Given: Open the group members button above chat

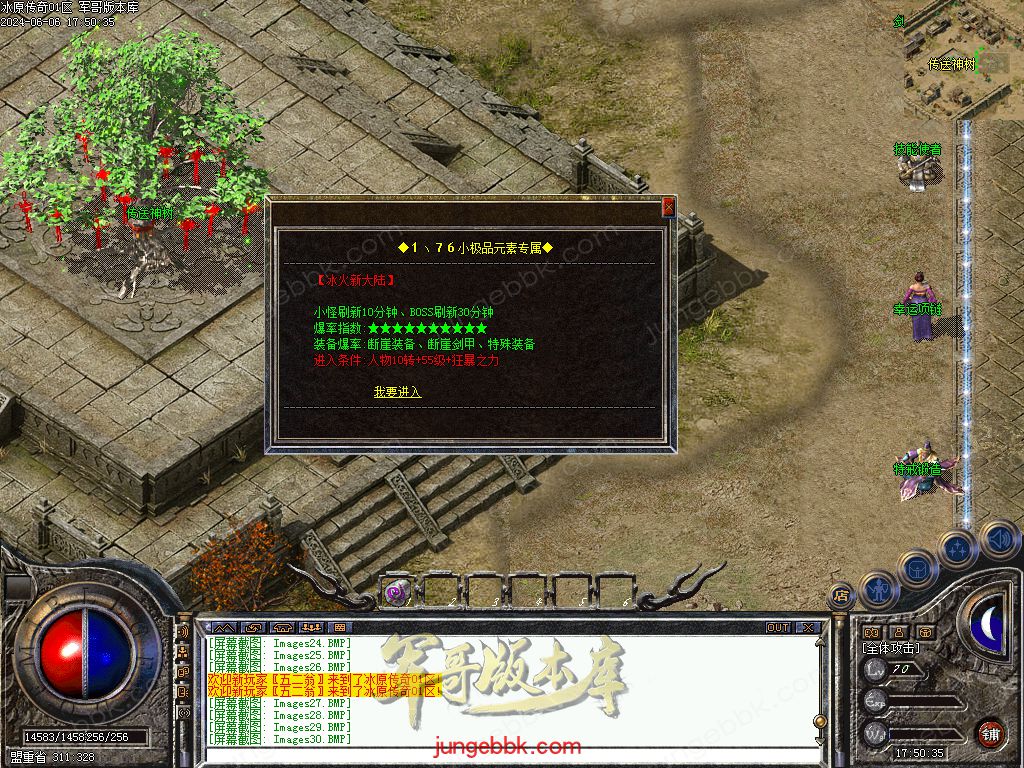Looking at the screenshot, I should (x=309, y=628).
